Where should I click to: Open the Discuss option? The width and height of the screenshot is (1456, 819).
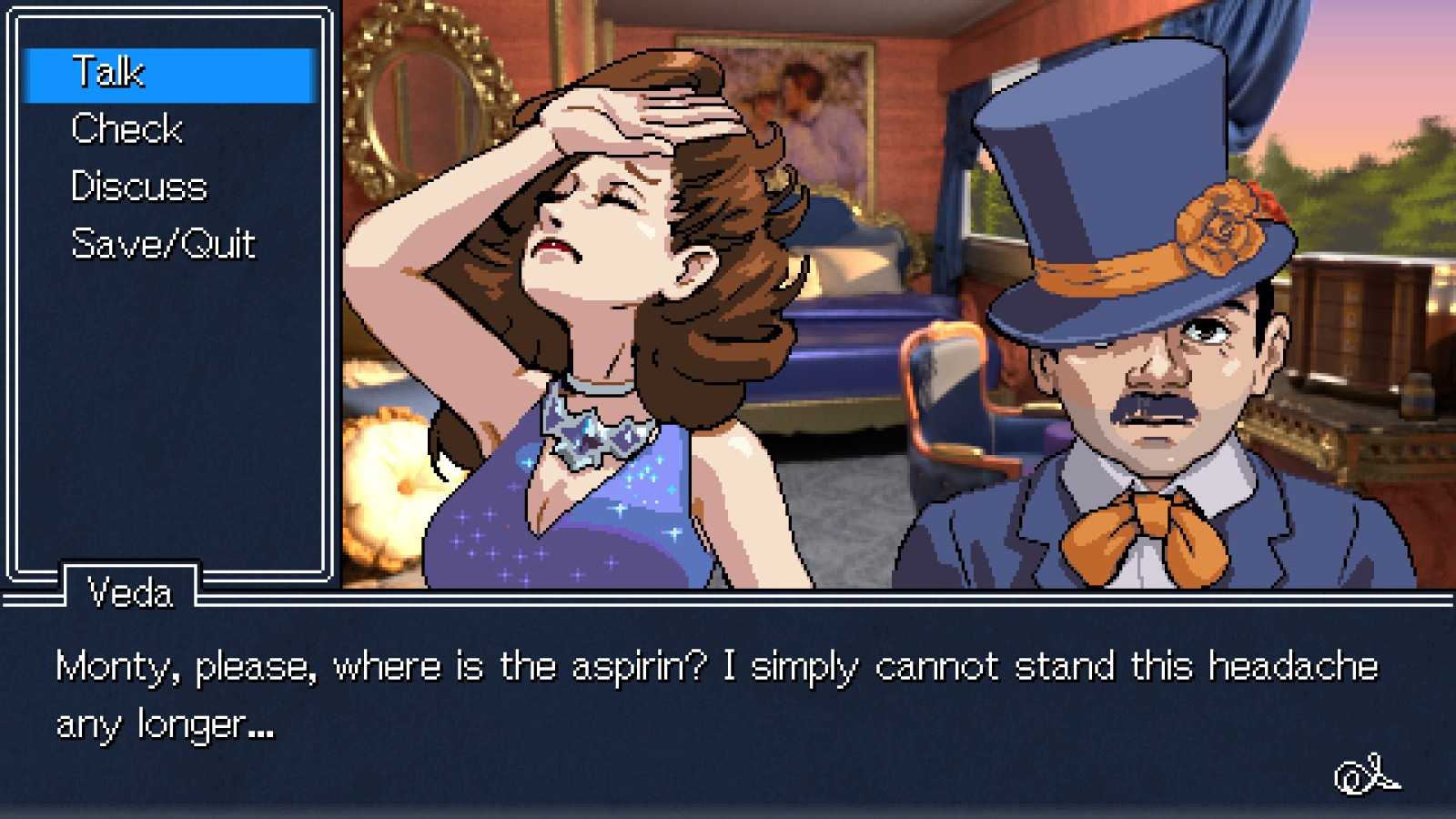pos(139,187)
